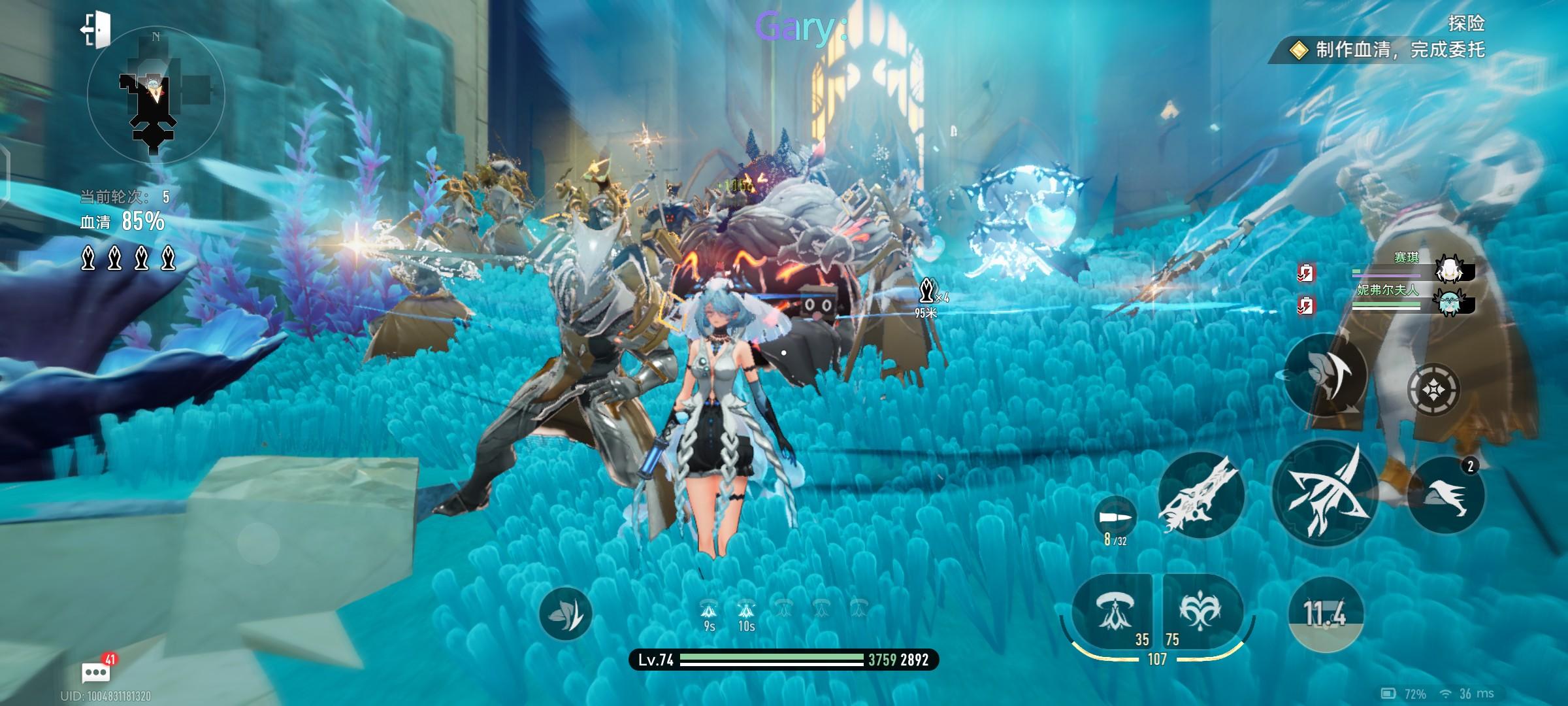Tap the skill on 11.4 cooldown
This screenshot has height=706, width=1568.
point(1325,614)
